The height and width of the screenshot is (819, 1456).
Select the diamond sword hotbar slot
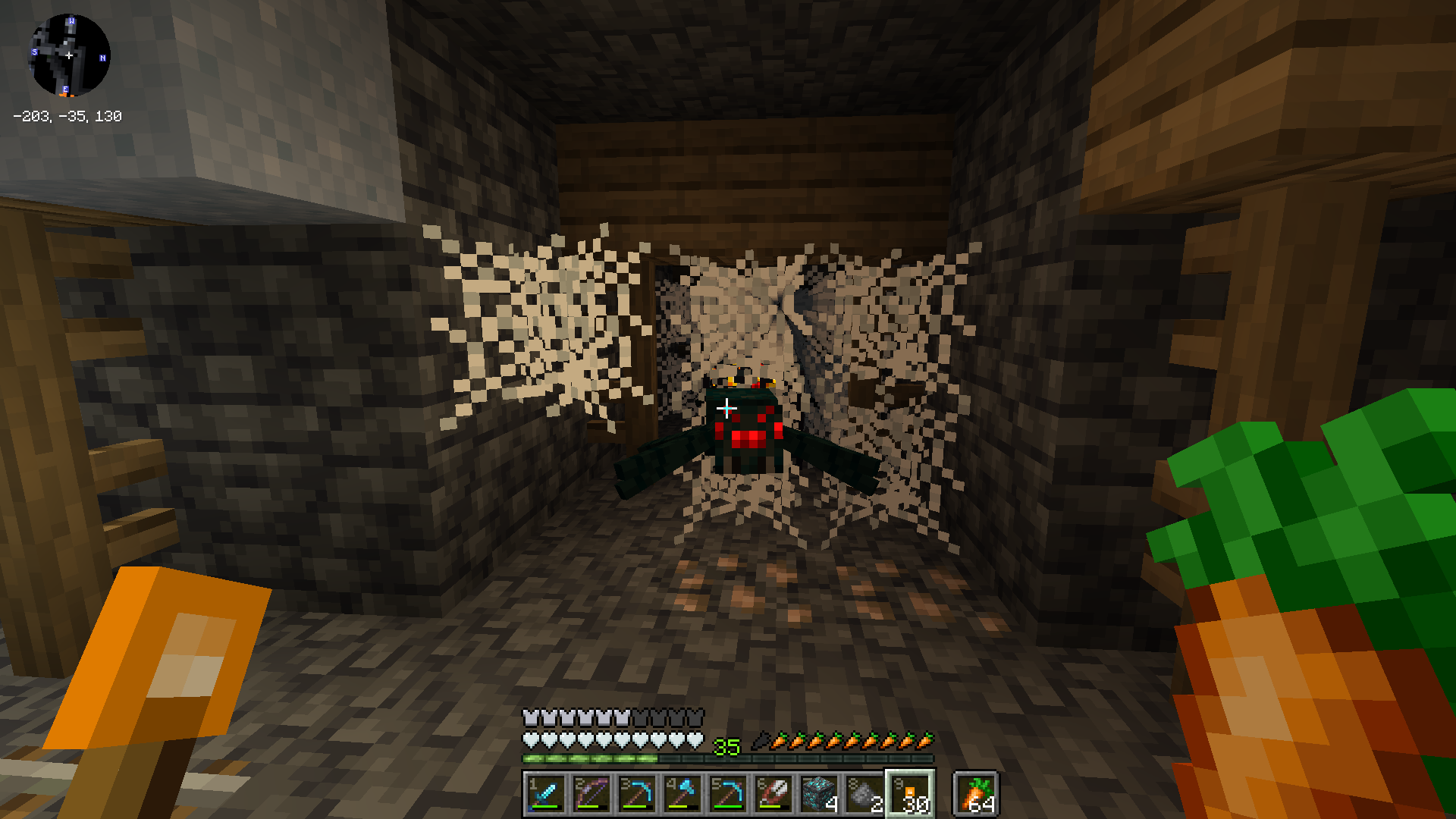tap(545, 794)
